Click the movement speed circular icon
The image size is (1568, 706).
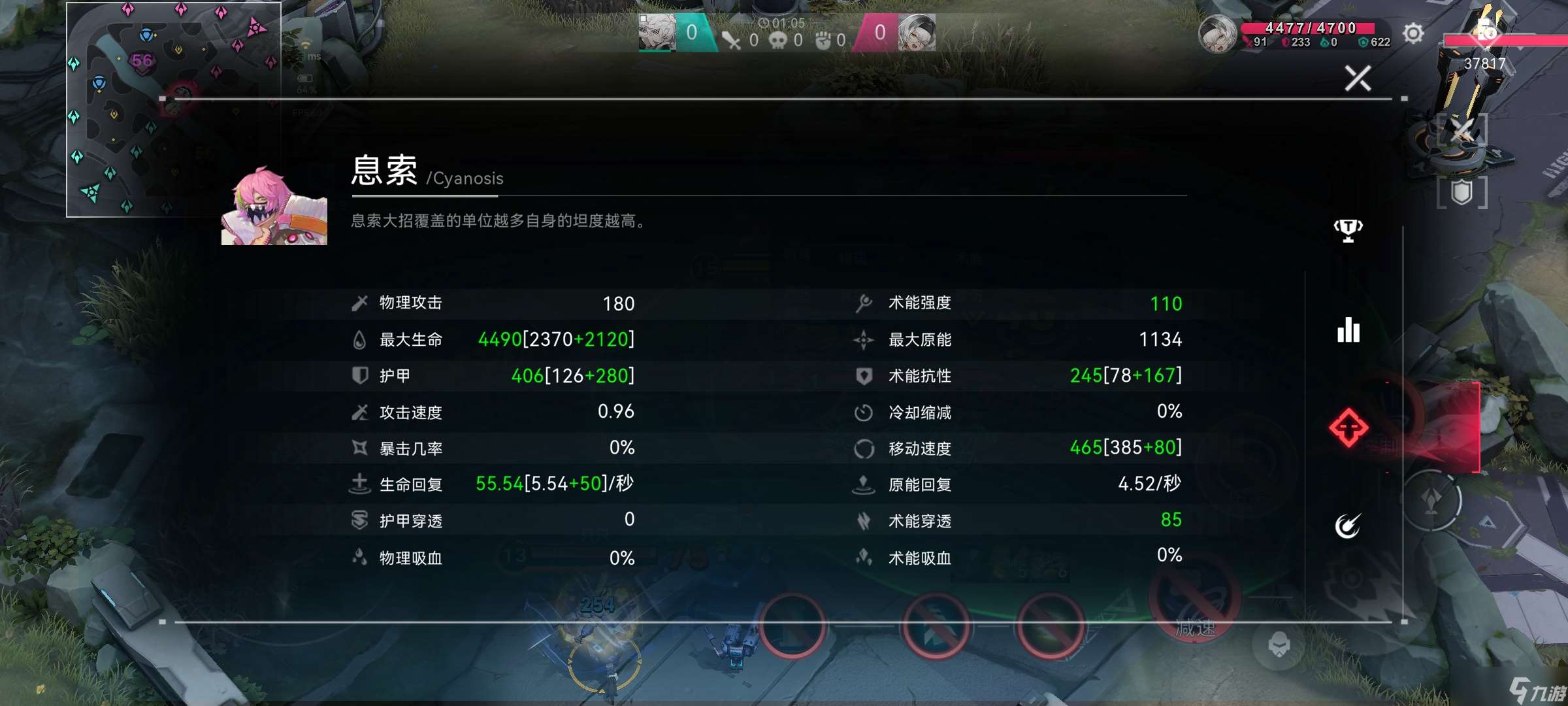click(866, 449)
